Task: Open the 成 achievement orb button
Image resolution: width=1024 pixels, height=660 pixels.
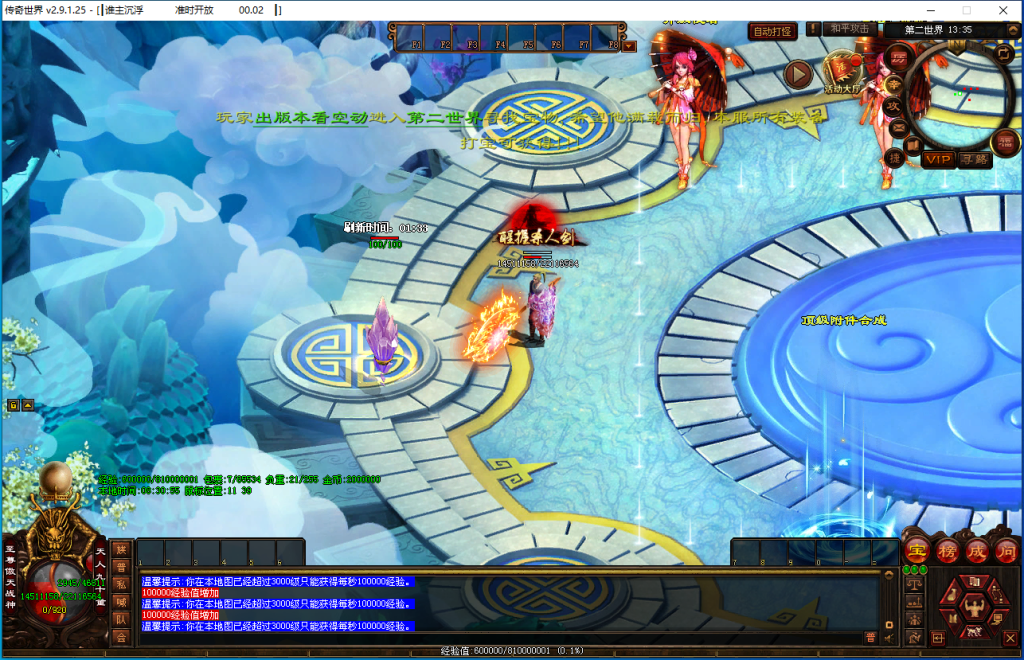Action: click(x=976, y=550)
